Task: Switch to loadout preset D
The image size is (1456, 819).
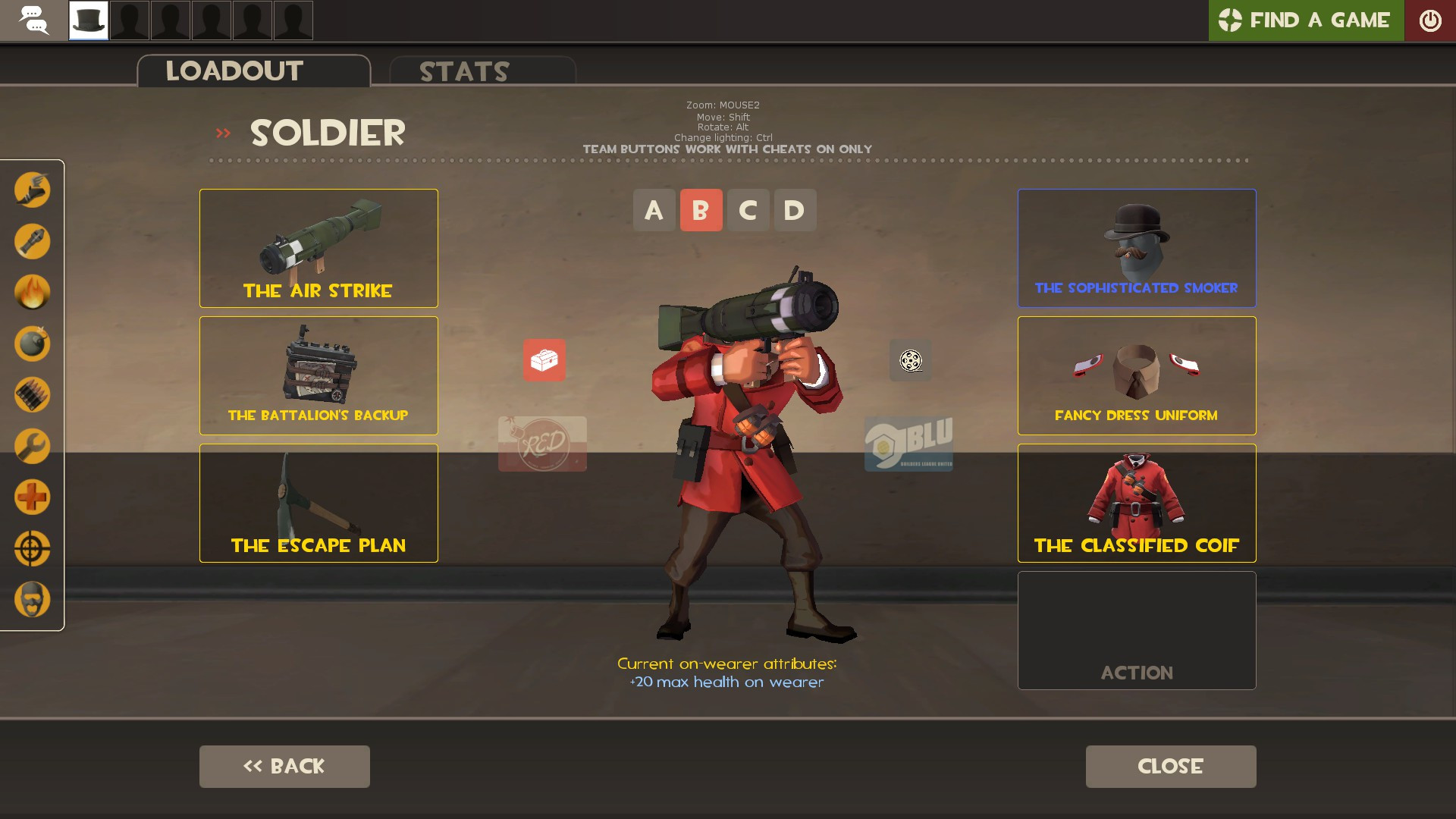Action: pos(794,210)
